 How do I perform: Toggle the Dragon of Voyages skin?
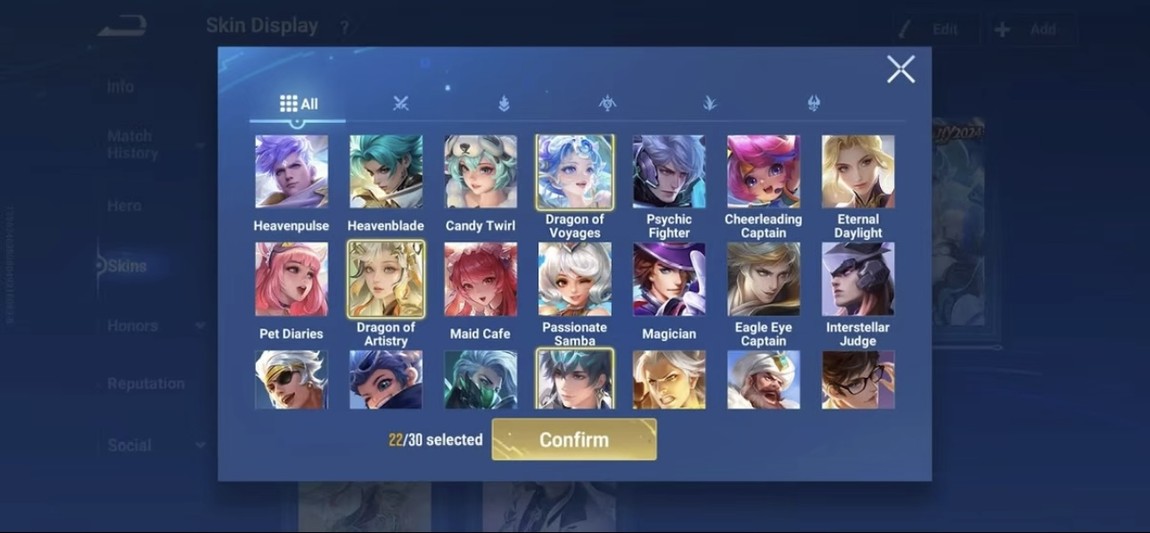pyautogui.click(x=575, y=172)
